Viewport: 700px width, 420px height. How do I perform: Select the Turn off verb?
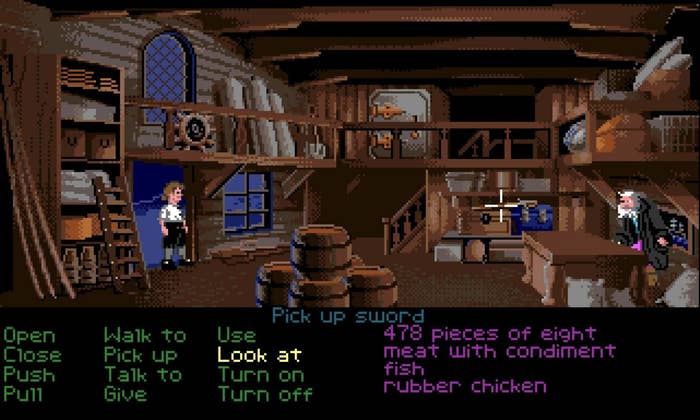coord(265,393)
